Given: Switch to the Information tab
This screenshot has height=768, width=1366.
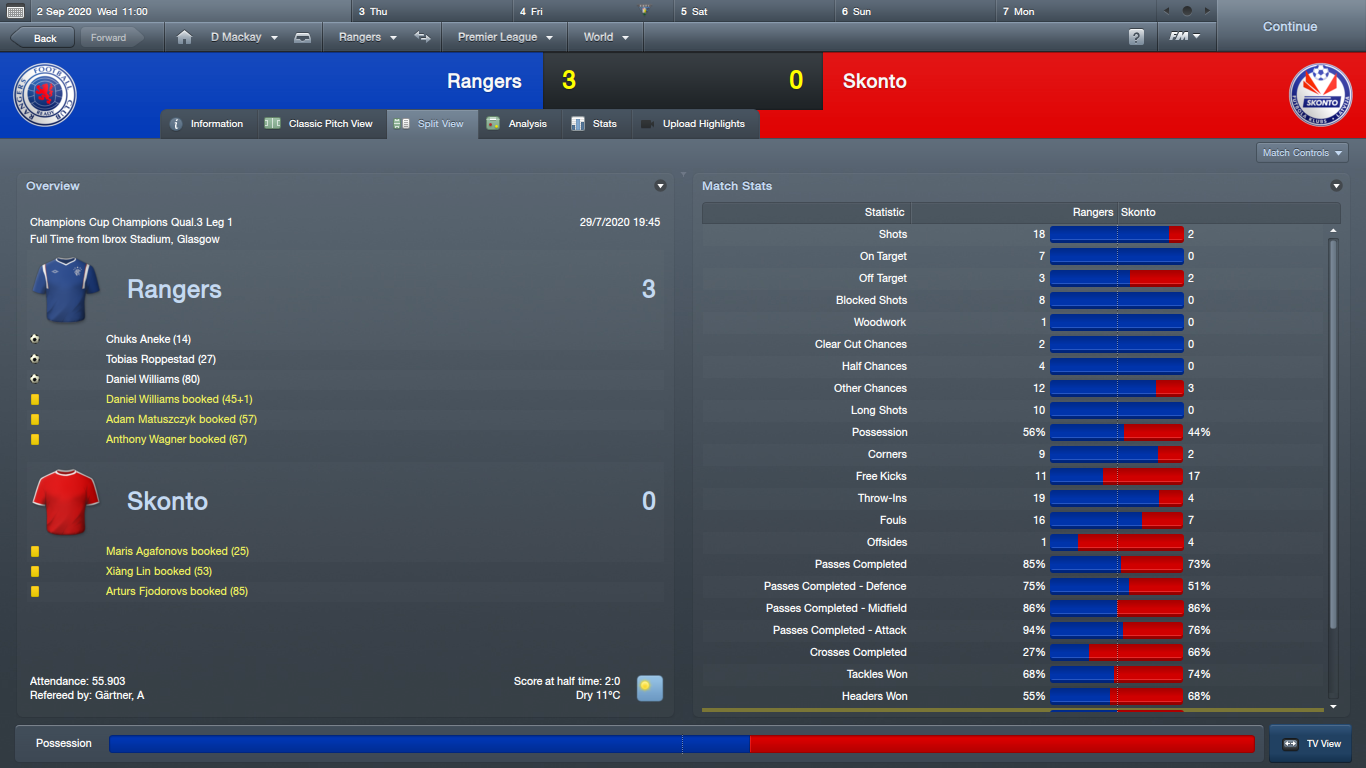Looking at the screenshot, I should tap(207, 124).
